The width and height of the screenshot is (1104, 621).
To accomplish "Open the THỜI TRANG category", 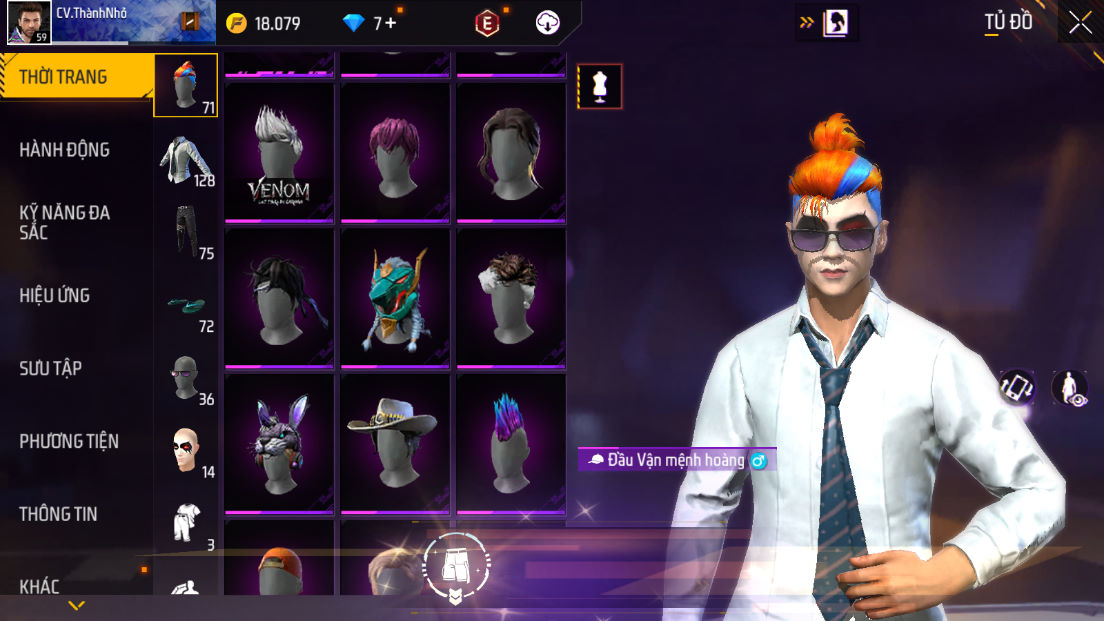I will pos(64,77).
